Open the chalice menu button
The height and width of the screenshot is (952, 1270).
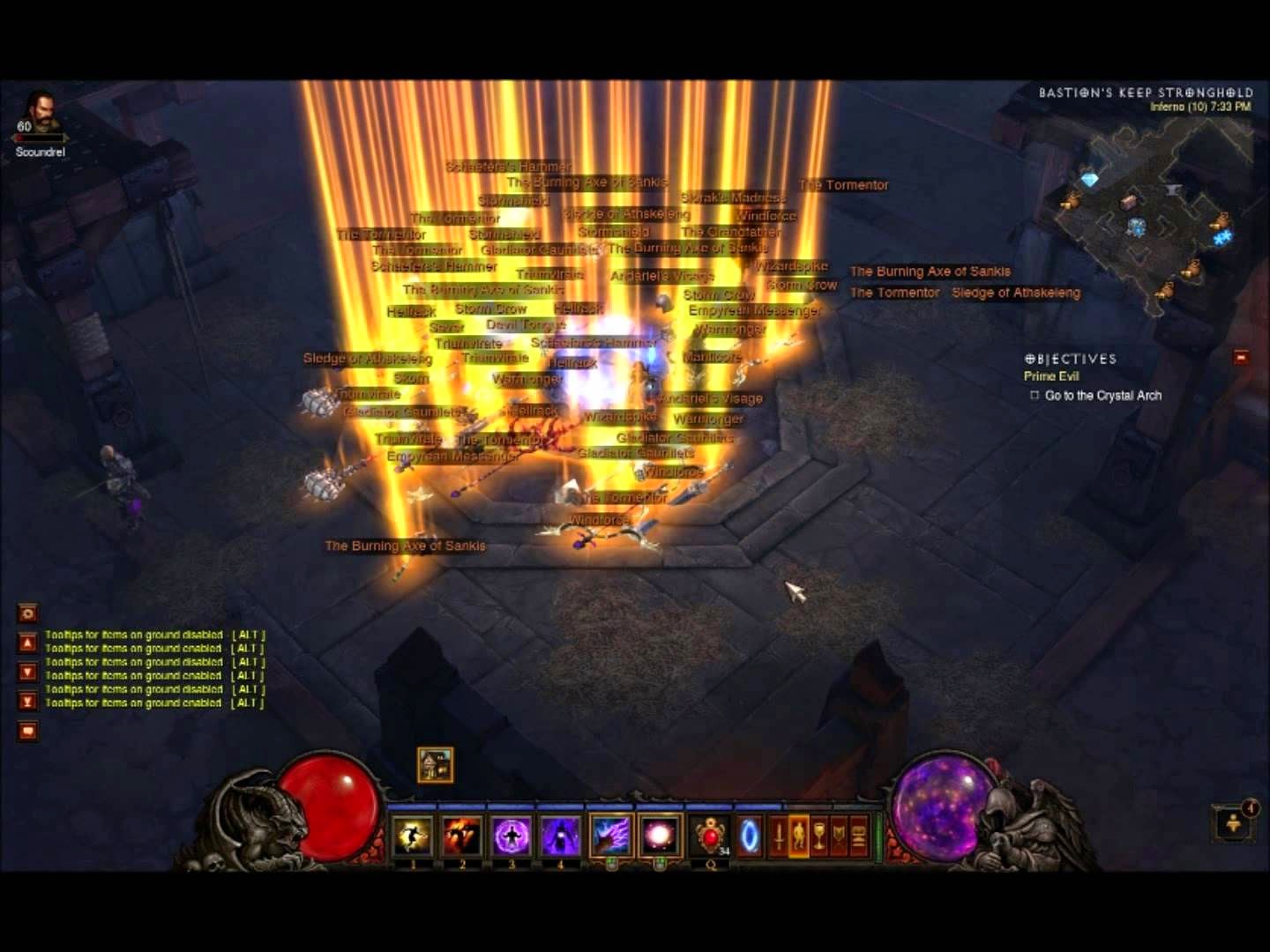point(819,835)
